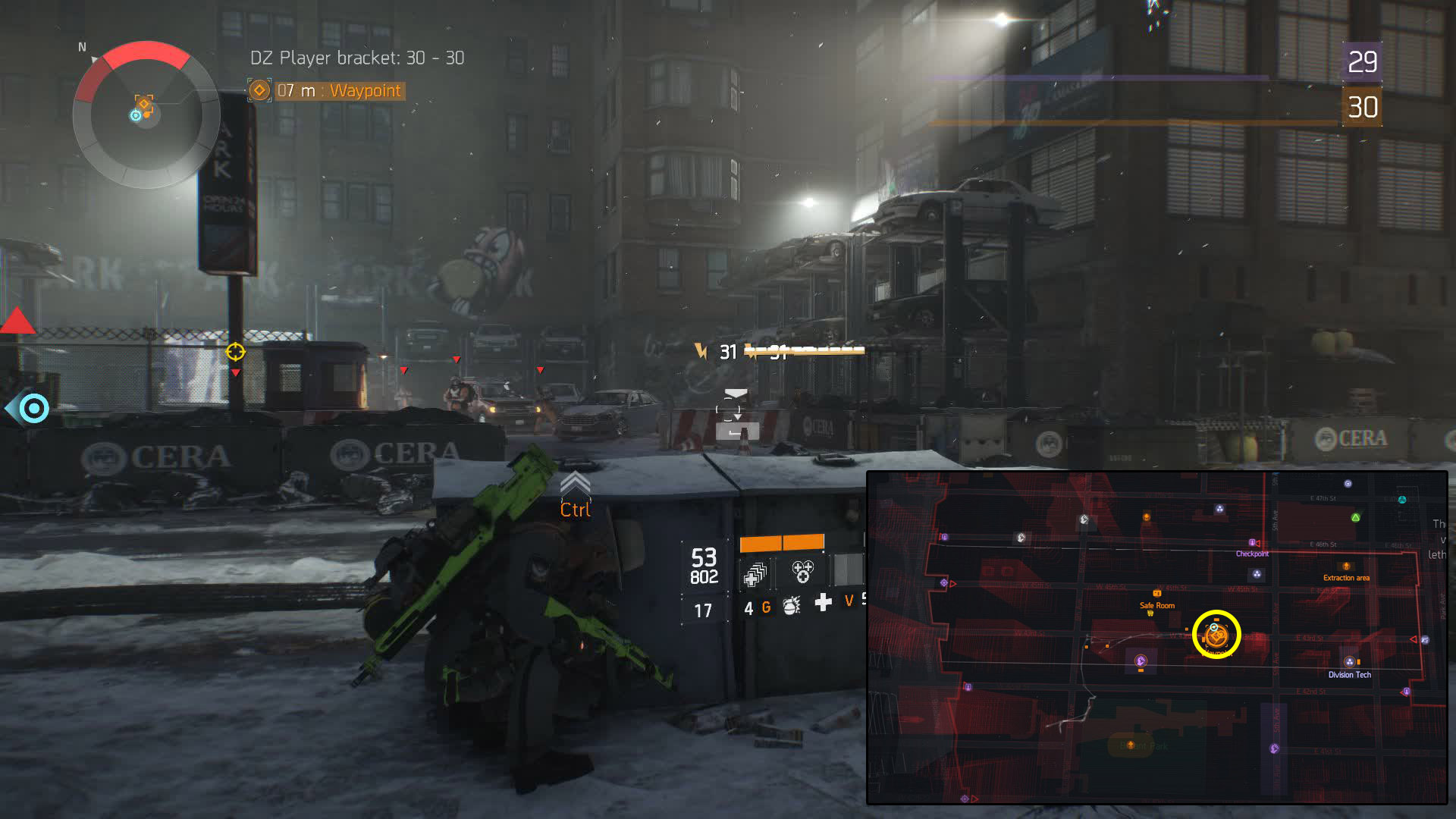Click the Checkpoint marker on the map
This screenshot has width=1456, height=819.
coord(1252,544)
